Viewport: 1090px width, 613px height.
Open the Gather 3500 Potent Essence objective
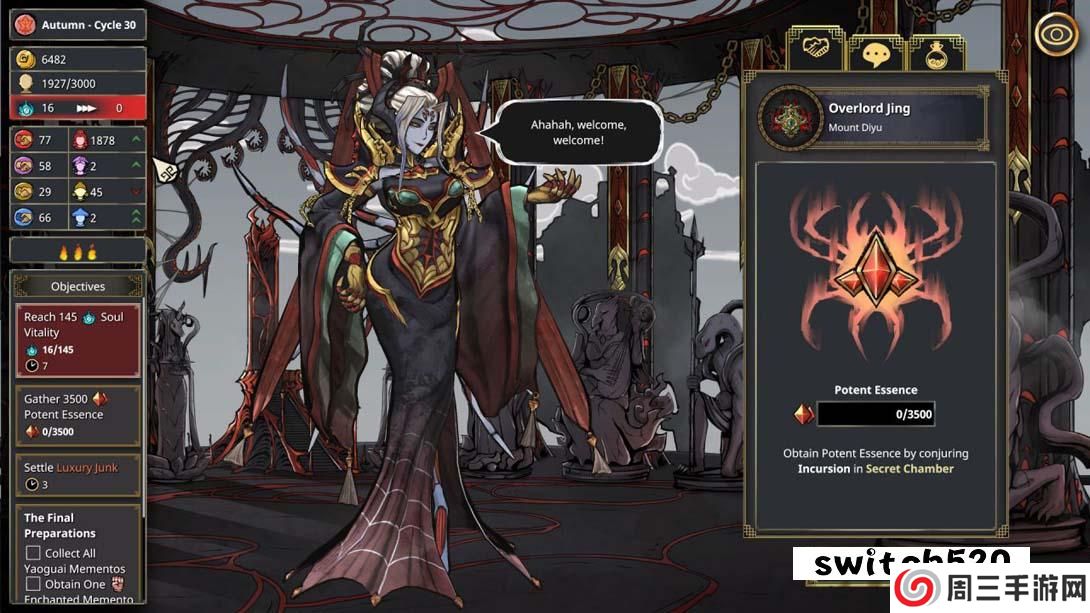coord(77,415)
